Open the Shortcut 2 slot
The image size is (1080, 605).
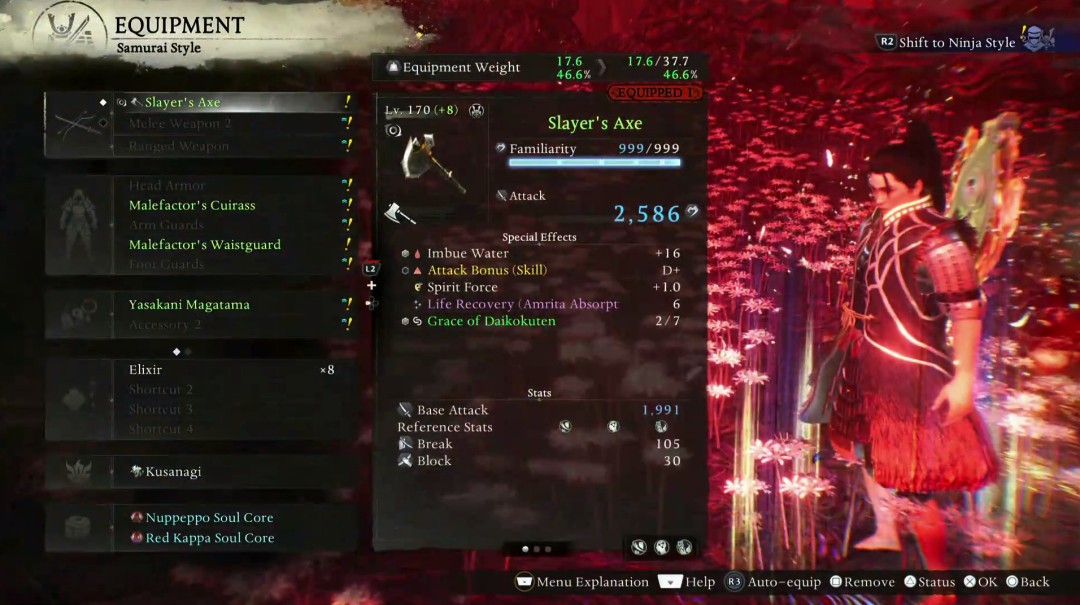pos(160,390)
